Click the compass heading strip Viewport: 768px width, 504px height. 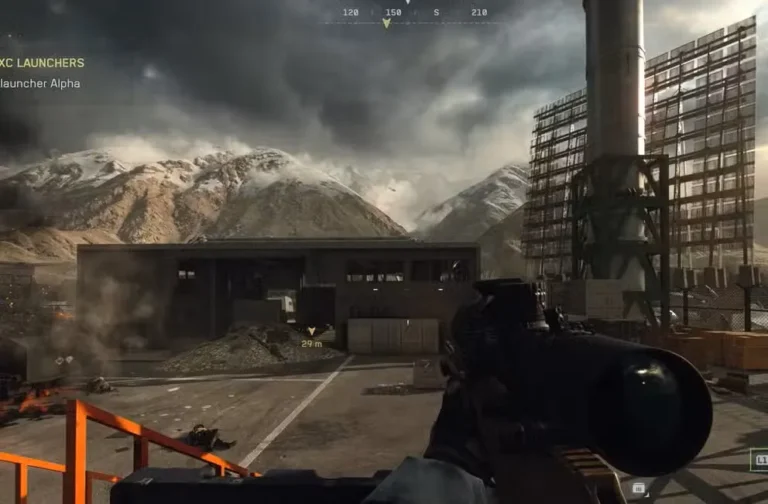coord(414,14)
